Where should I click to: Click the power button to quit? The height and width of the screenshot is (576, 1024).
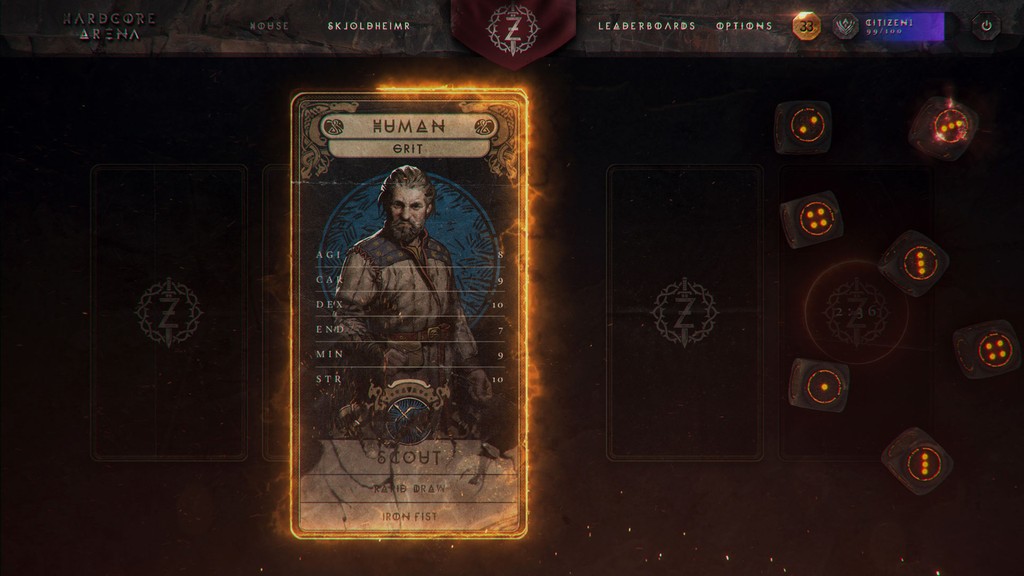987,26
